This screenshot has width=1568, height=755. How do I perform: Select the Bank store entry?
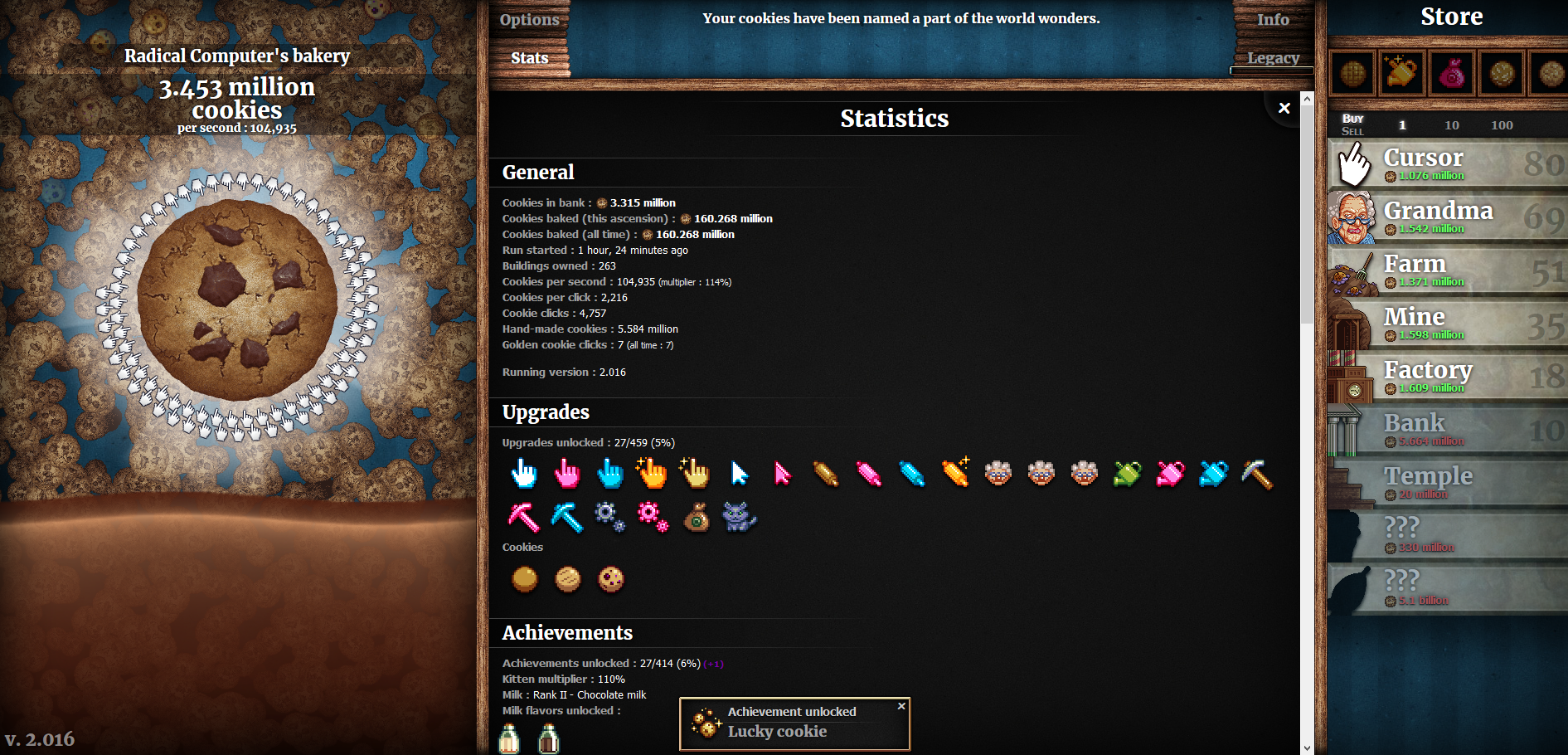coord(1447,429)
